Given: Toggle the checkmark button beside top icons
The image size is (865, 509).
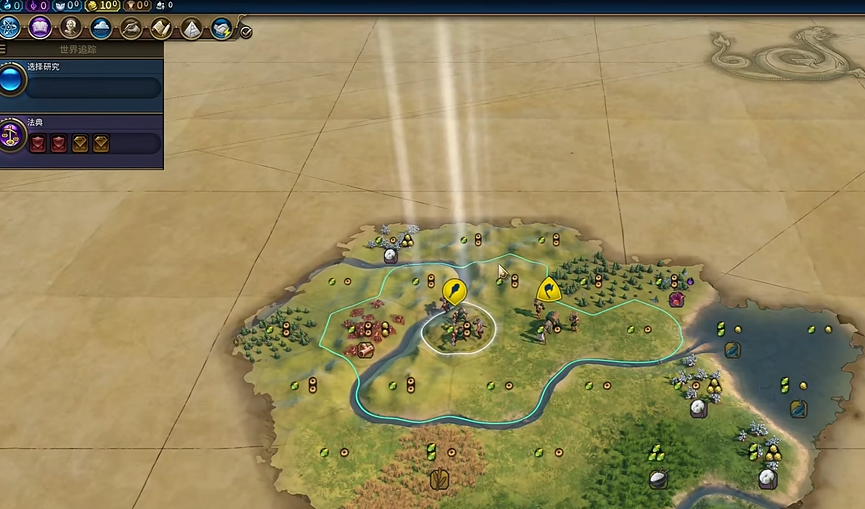Looking at the screenshot, I should (x=246, y=31).
